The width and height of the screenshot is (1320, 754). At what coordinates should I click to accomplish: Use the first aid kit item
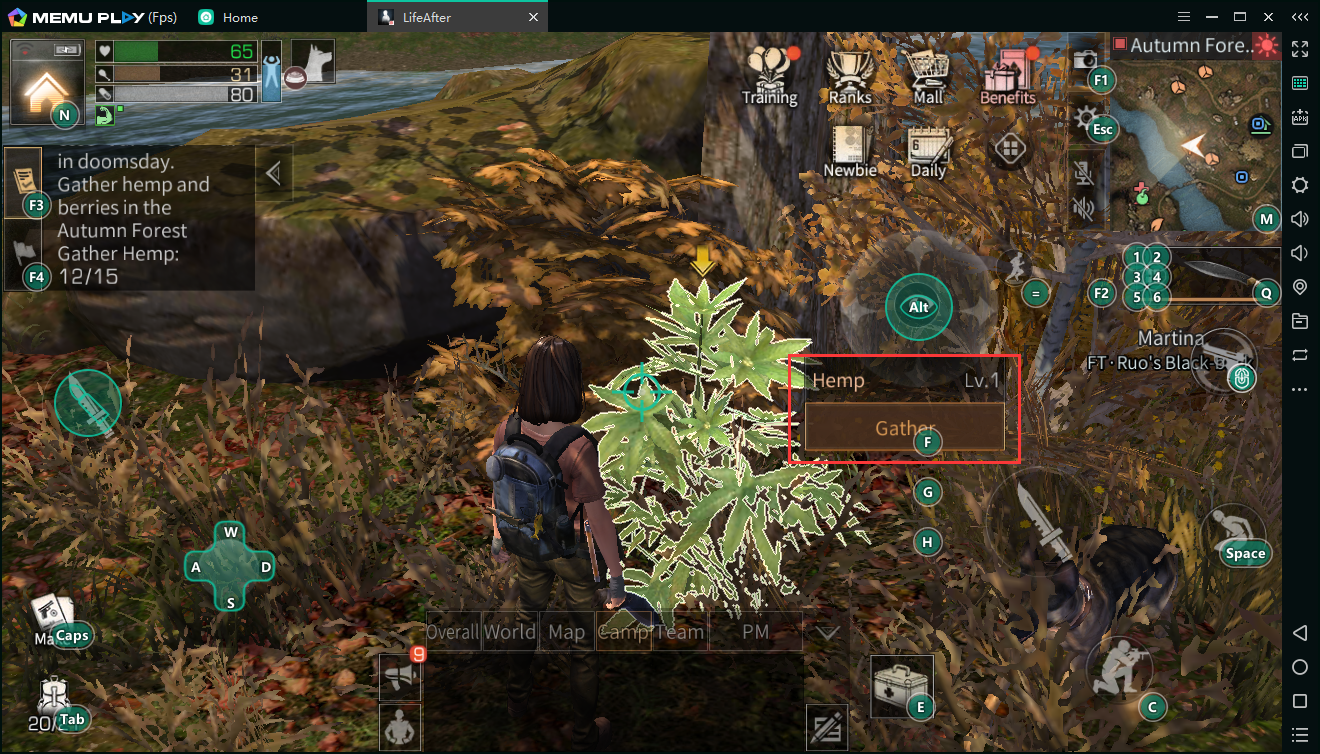click(x=900, y=685)
